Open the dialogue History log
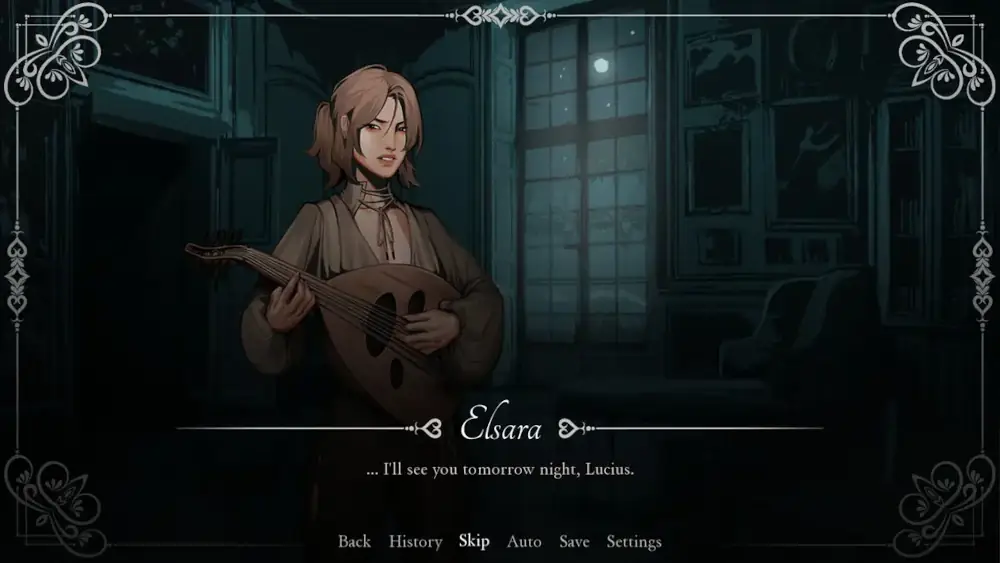The image size is (1000, 563). pos(415,542)
